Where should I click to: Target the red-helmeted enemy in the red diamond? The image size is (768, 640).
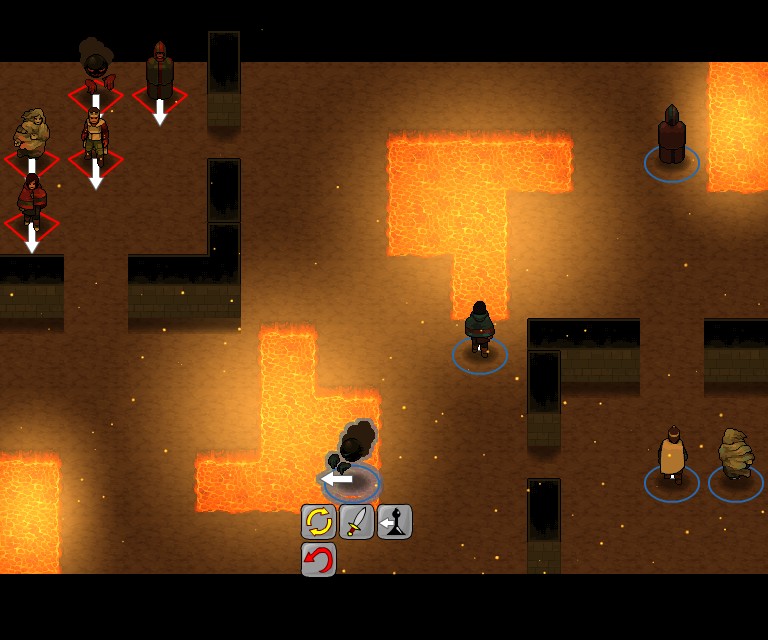coord(160,74)
